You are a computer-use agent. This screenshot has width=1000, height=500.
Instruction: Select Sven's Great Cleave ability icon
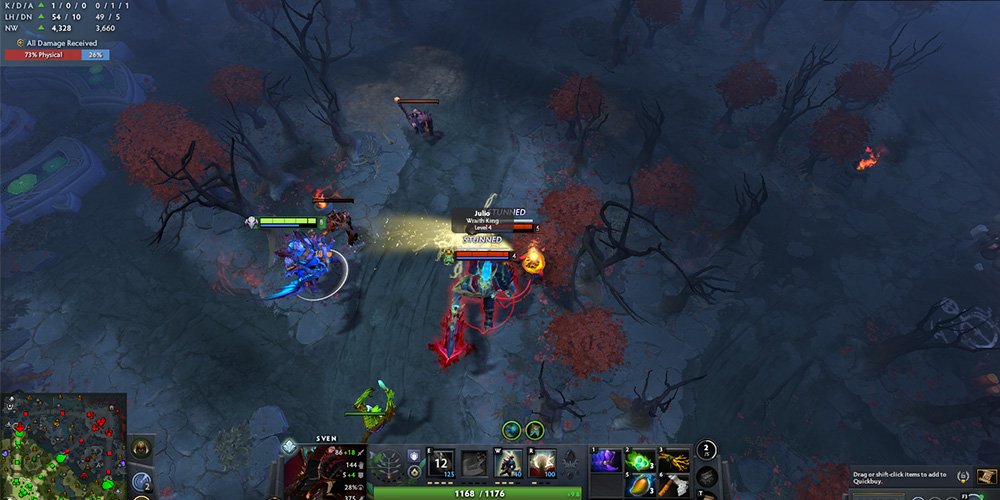(x=475, y=463)
